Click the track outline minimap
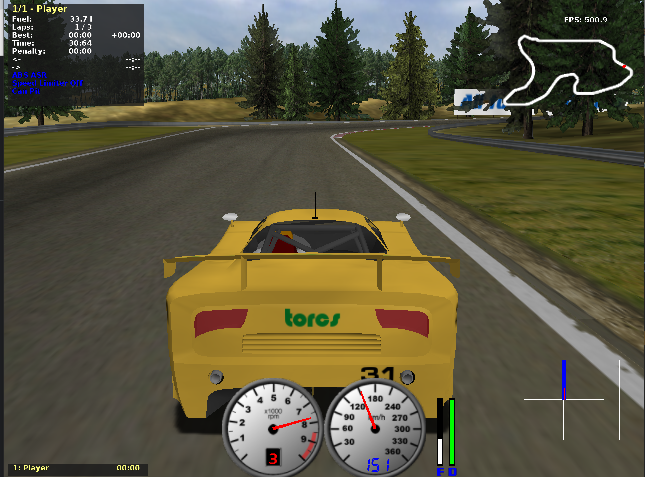Image resolution: width=645 pixels, height=477 pixels. (x=567, y=71)
